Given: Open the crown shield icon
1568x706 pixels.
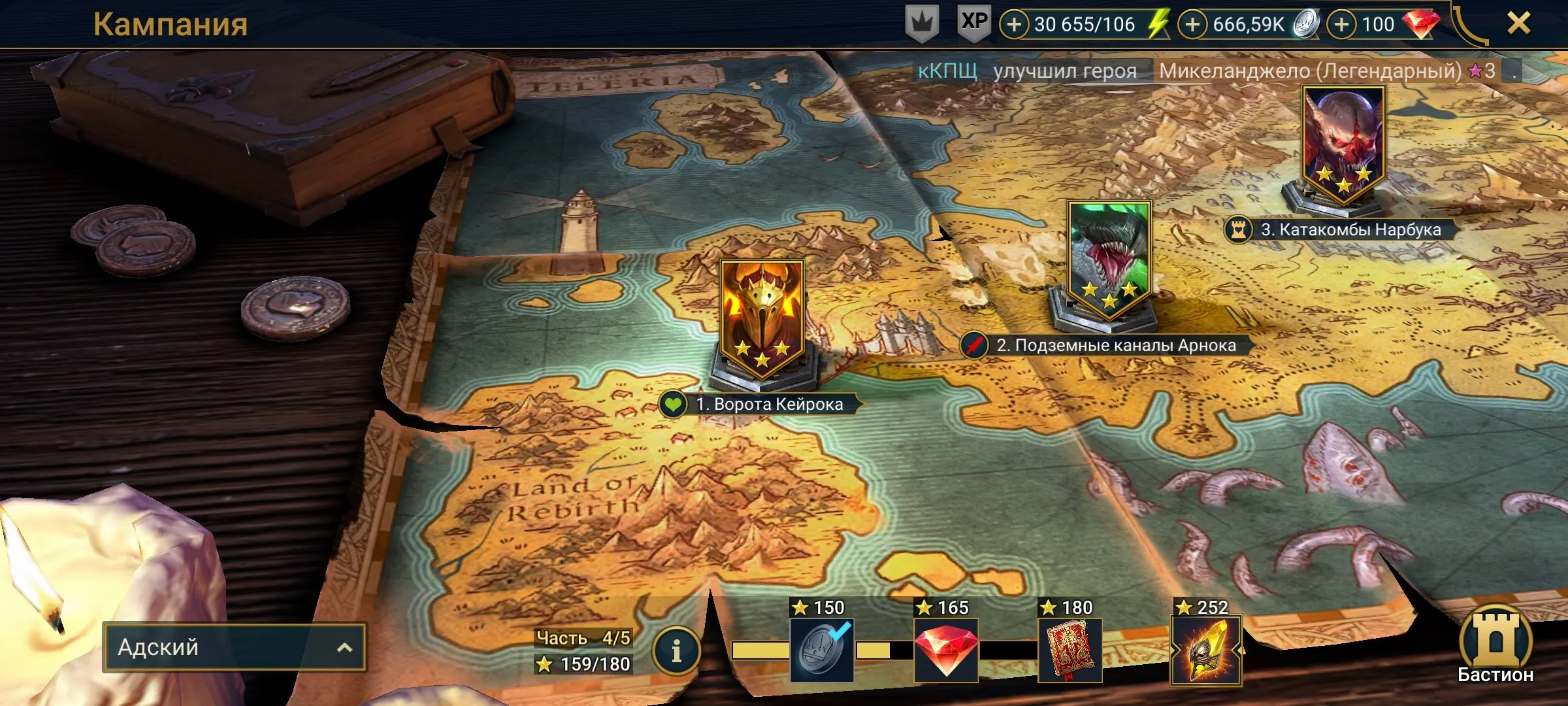Looking at the screenshot, I should [922, 24].
